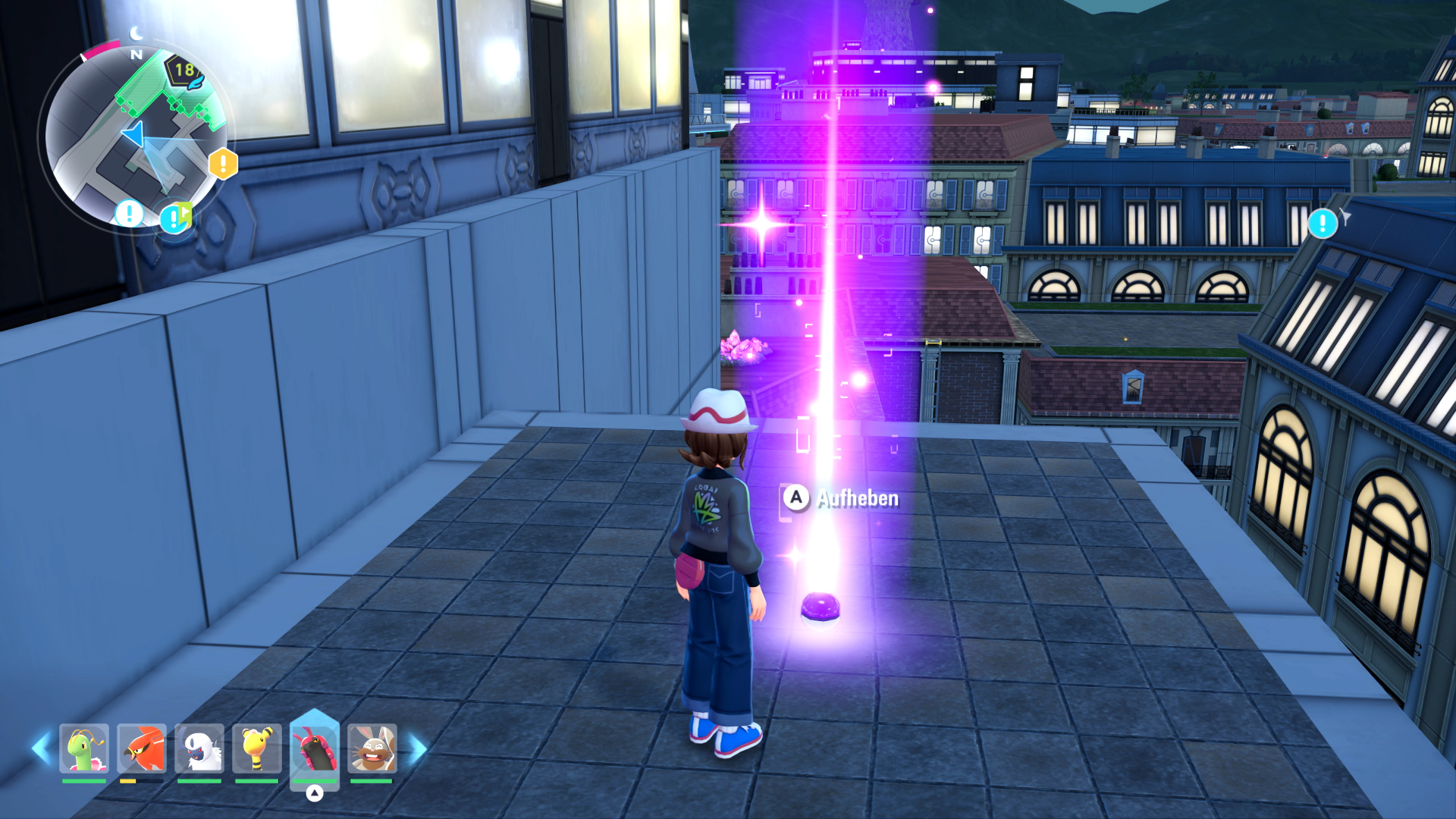The image size is (1456, 819).
Task: Choose Diggersby in the party bar
Action: [372, 748]
